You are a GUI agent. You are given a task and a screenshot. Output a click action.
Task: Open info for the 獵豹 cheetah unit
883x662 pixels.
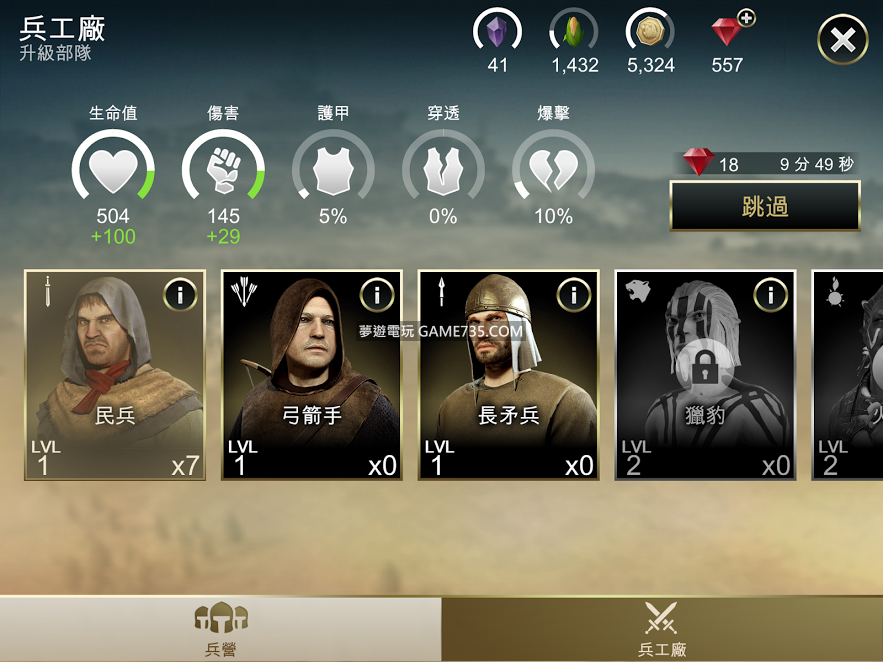770,295
